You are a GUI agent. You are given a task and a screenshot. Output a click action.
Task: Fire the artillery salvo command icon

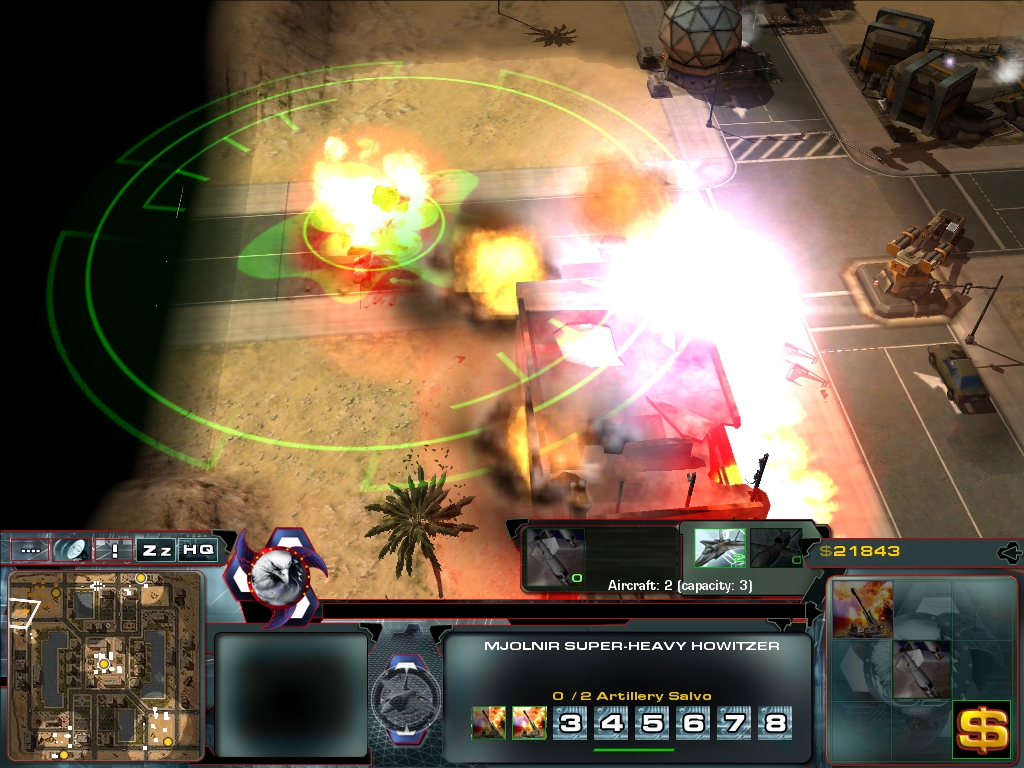[x=863, y=612]
